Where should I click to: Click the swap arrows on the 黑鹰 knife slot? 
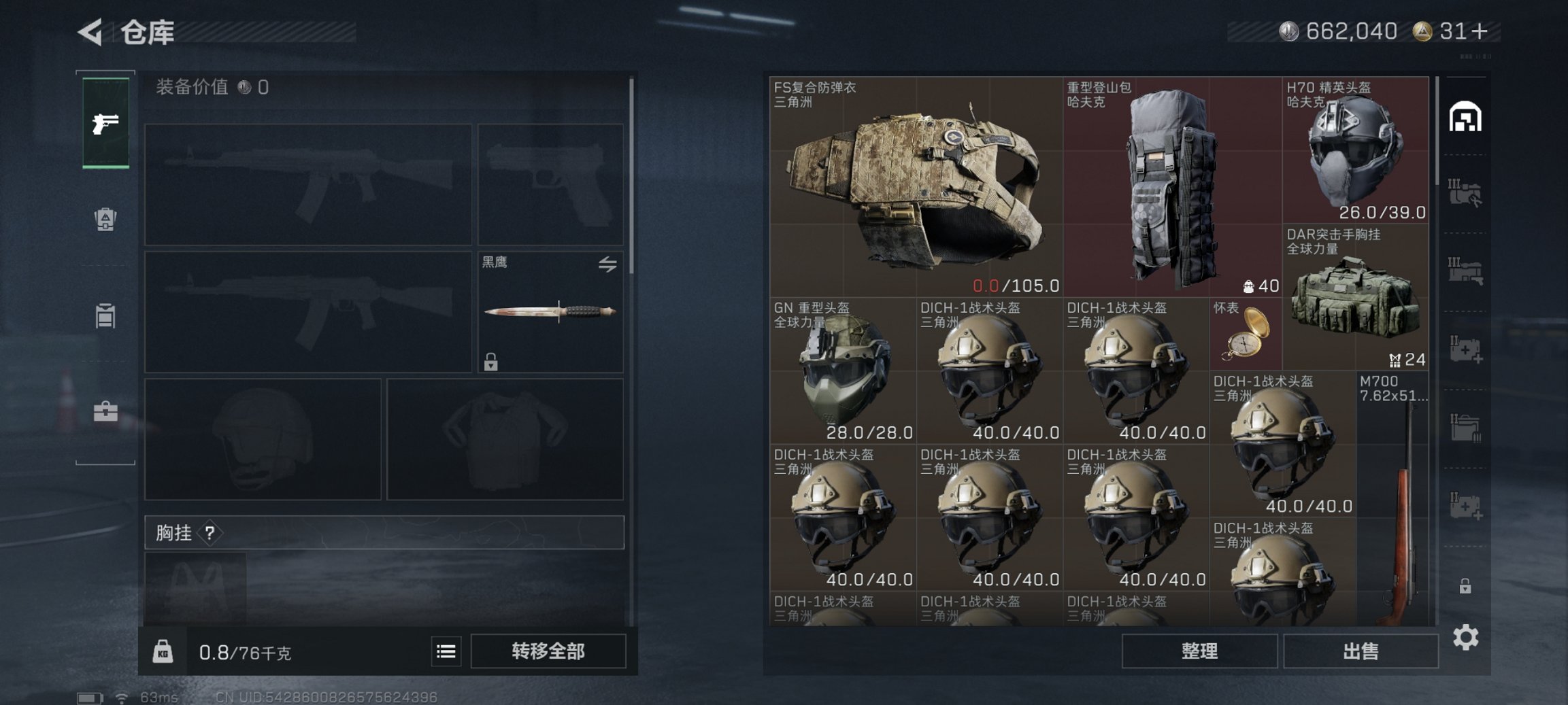click(608, 262)
